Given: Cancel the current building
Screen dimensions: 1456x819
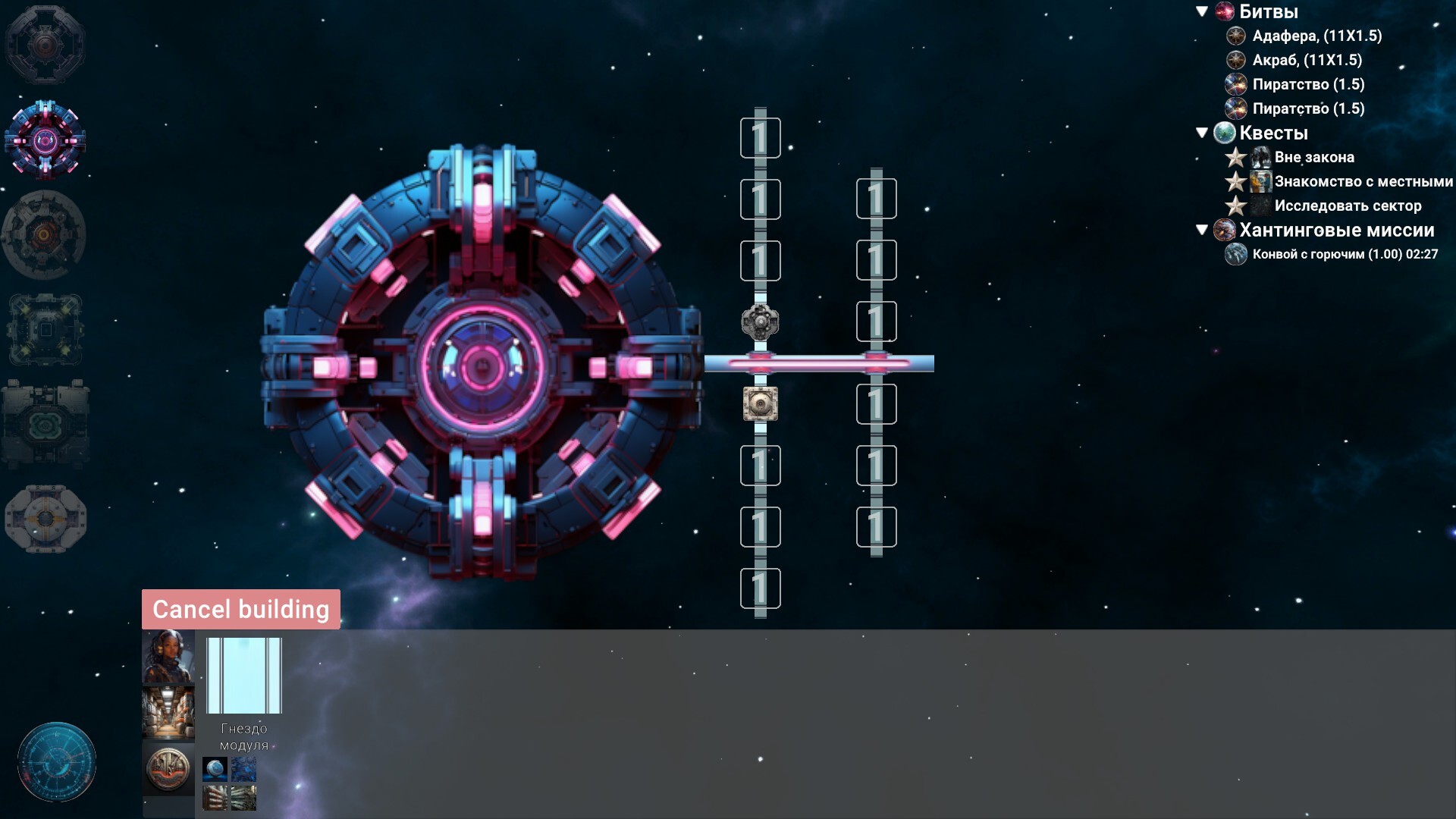Looking at the screenshot, I should pyautogui.click(x=240, y=609).
